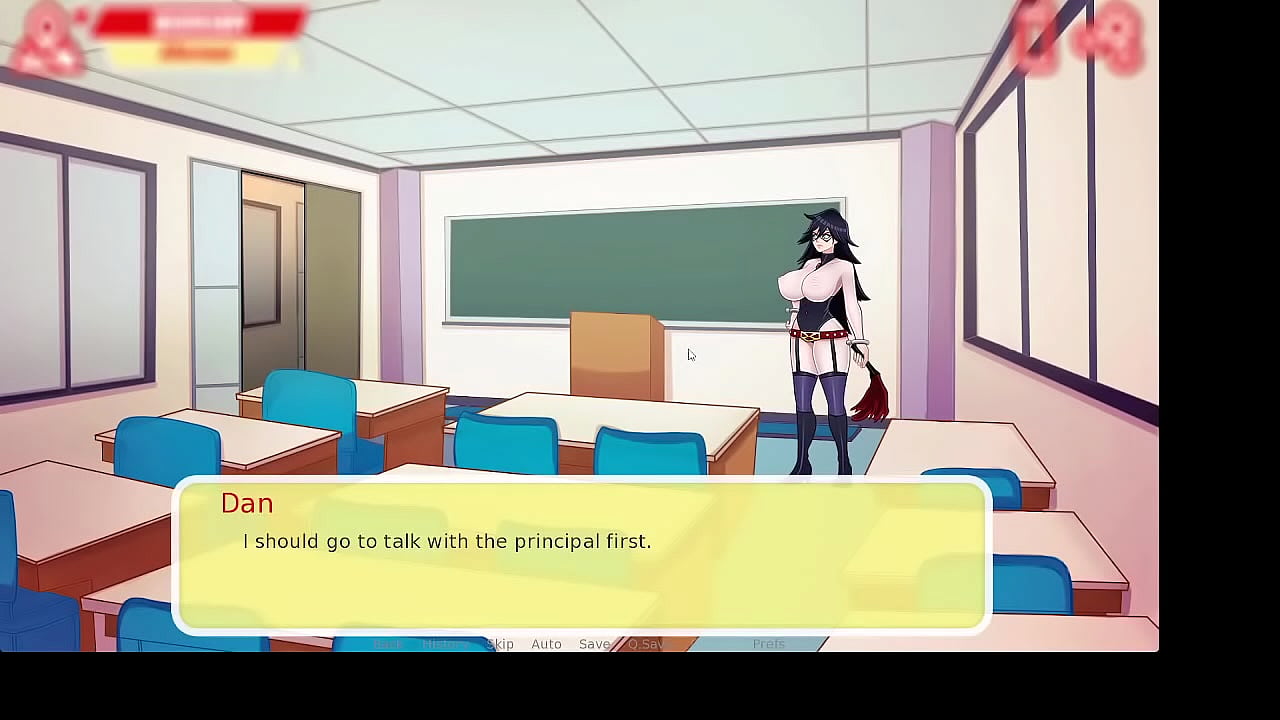Click the small heart badge beside the avatar
The image size is (1280, 720).
80,15
